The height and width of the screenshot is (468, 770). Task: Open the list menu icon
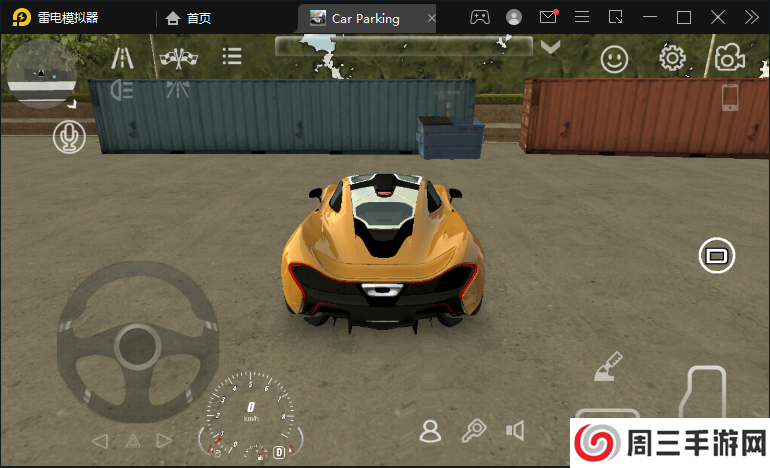coord(232,57)
